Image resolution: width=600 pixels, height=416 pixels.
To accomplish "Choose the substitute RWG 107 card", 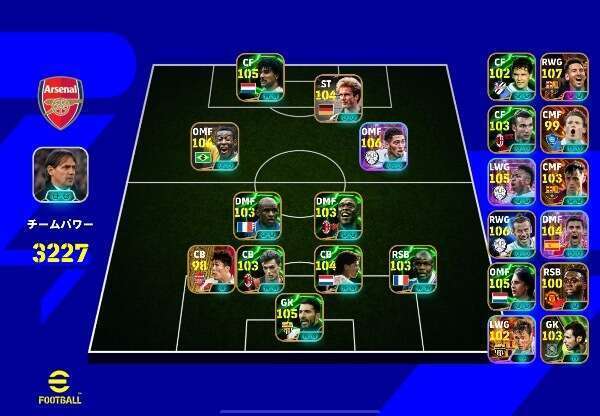I will 564,77.
